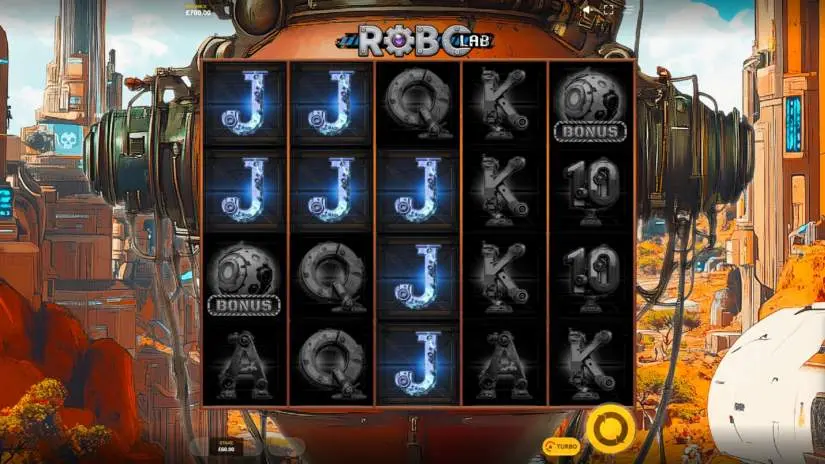Toggle Turbo mode
The height and width of the screenshot is (464, 825).
click(x=561, y=445)
